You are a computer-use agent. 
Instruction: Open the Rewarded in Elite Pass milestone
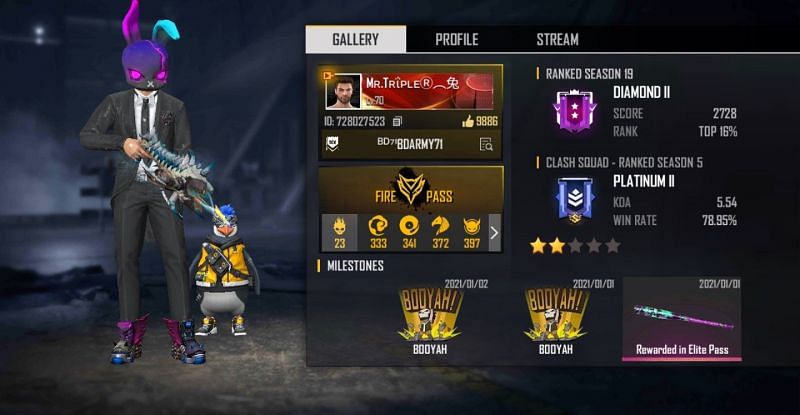(681, 319)
